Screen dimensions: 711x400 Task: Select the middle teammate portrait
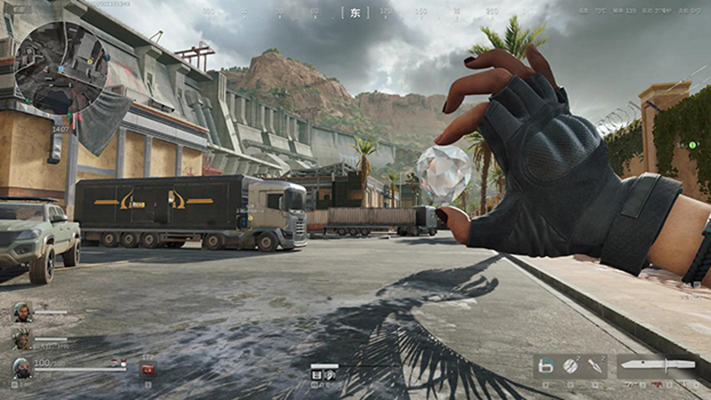click(x=21, y=340)
